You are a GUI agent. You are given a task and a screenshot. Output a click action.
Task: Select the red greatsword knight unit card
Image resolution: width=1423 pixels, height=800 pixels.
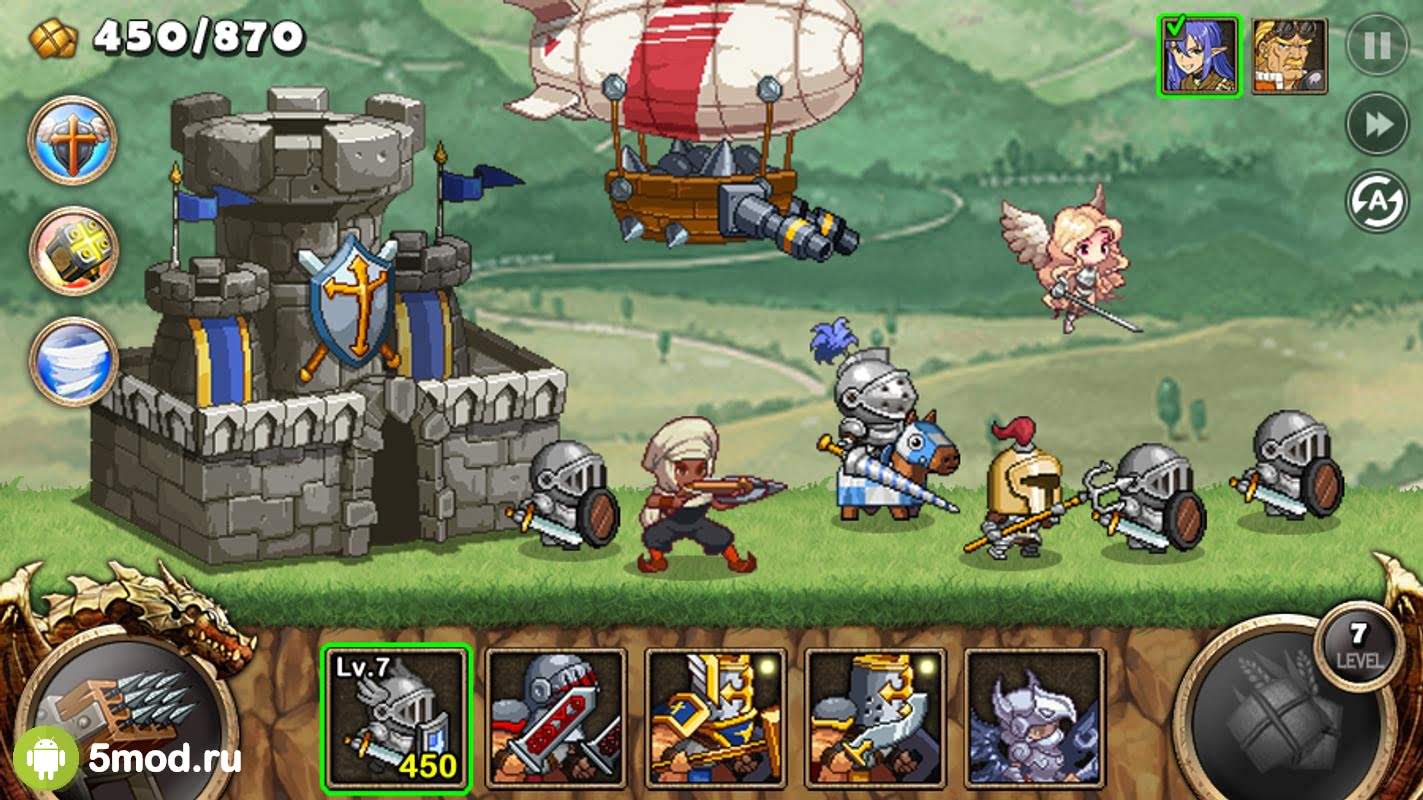[556, 717]
